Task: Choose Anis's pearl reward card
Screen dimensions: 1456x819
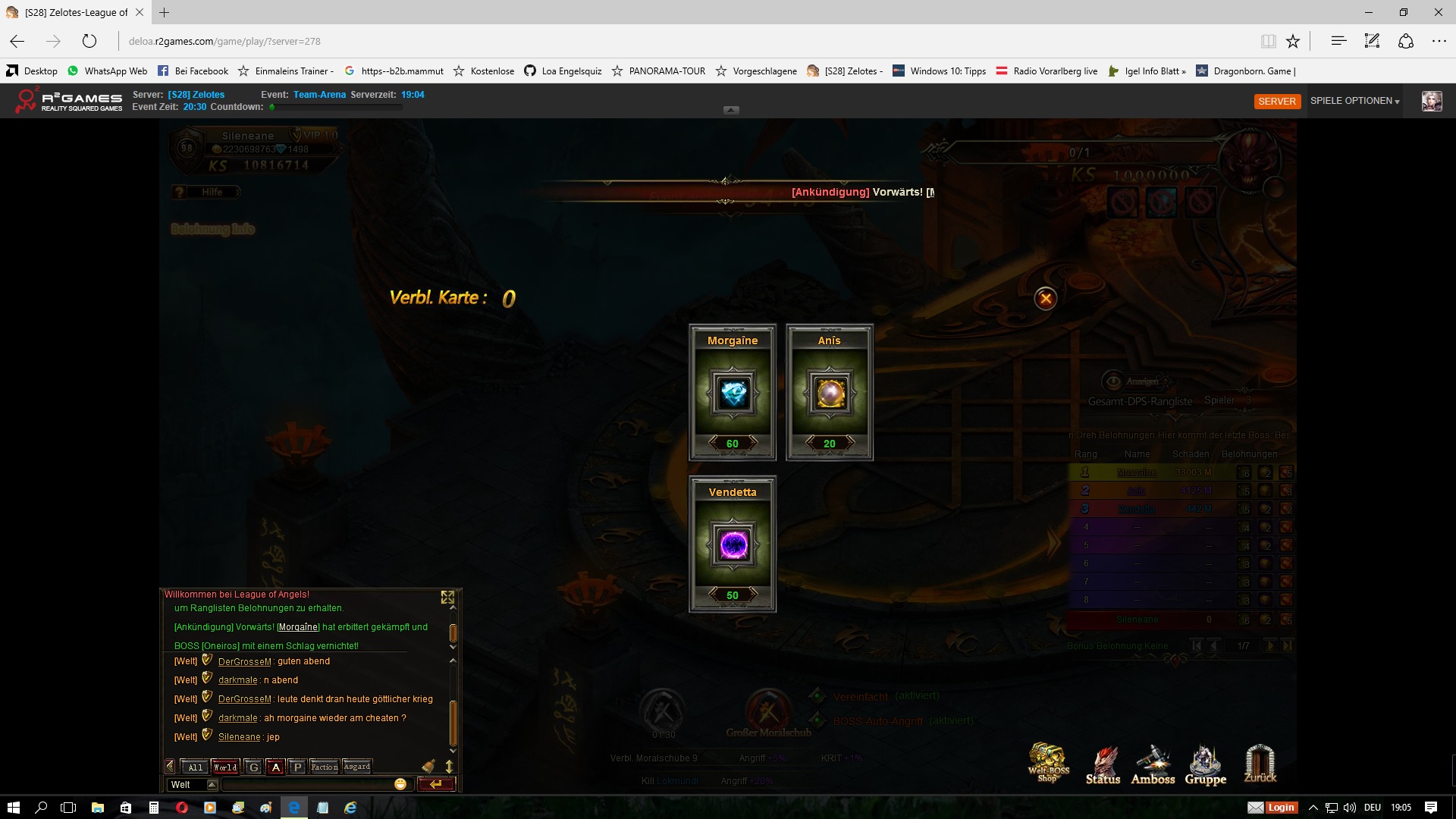Action: pos(830,394)
